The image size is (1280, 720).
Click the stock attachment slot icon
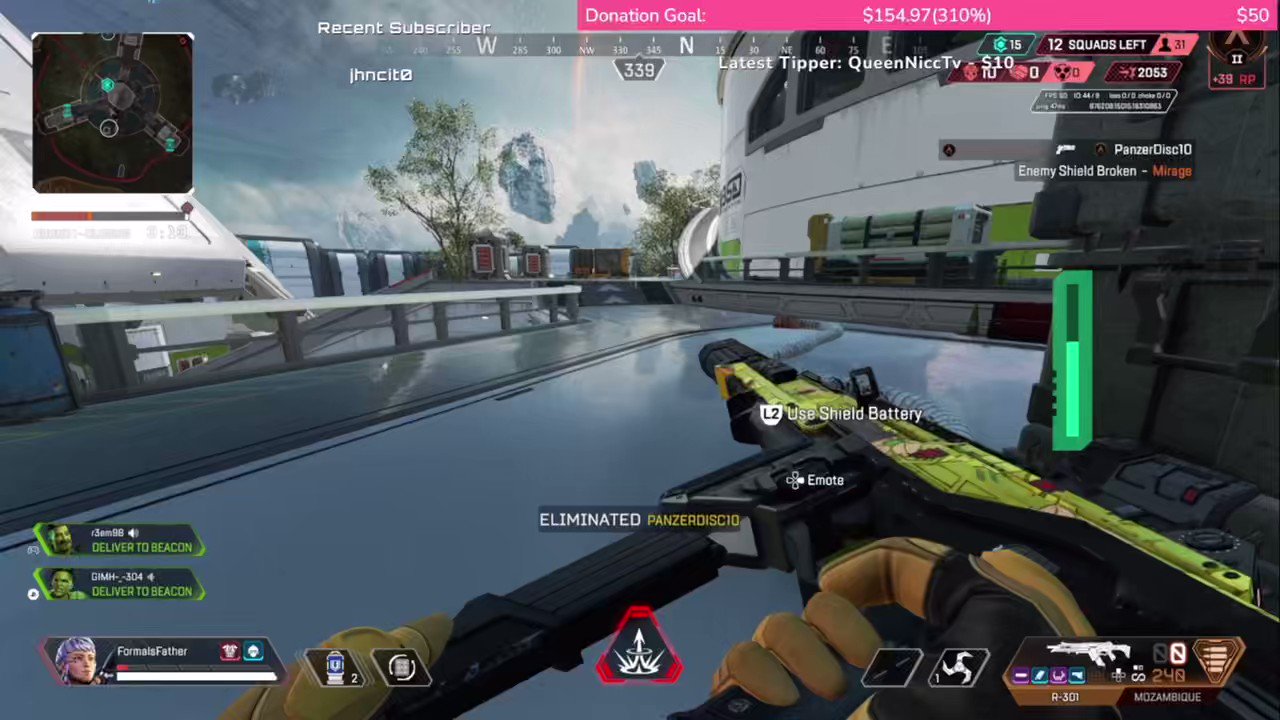(1077, 676)
